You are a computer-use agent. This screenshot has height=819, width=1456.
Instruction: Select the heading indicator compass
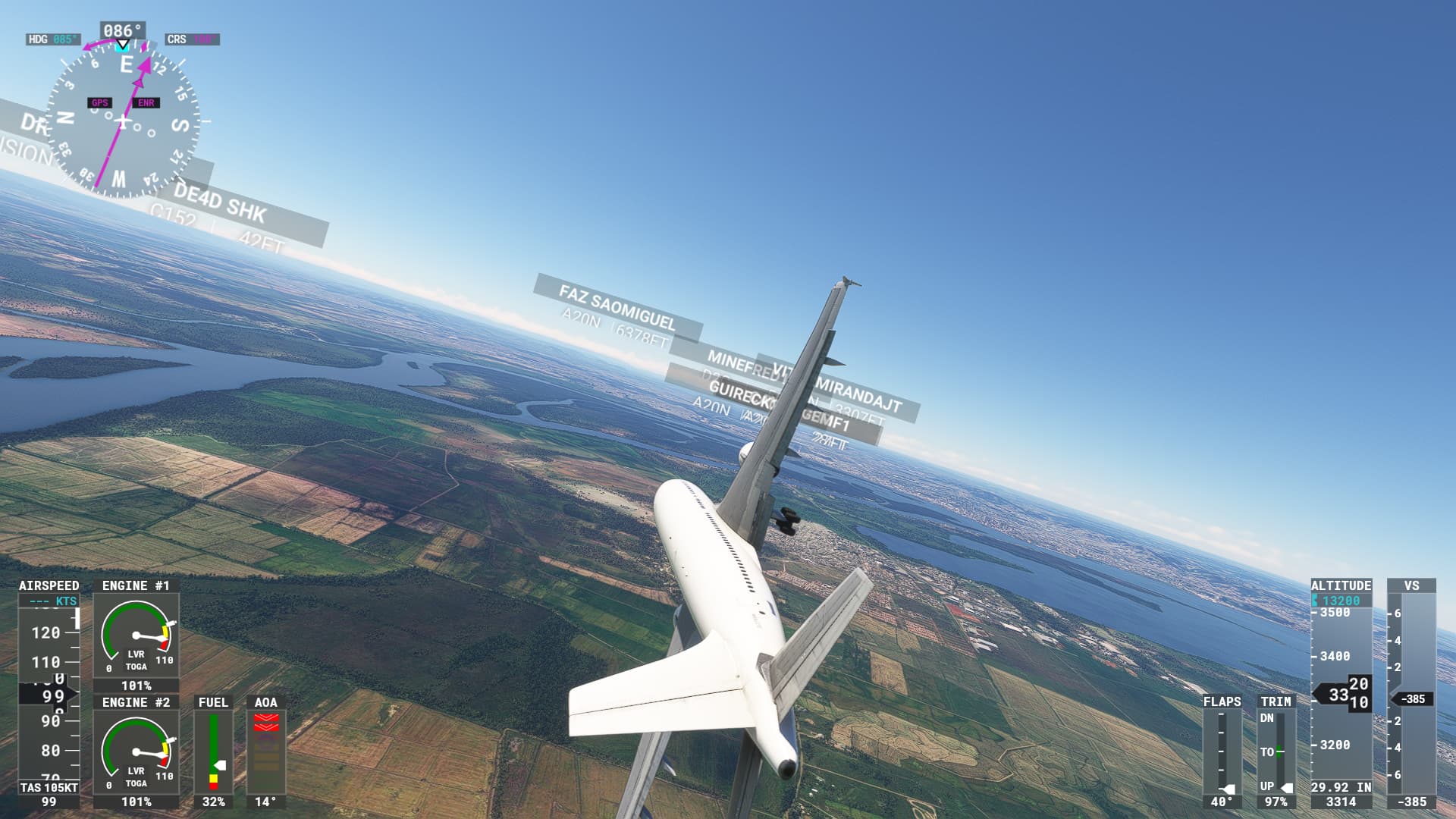click(x=125, y=121)
